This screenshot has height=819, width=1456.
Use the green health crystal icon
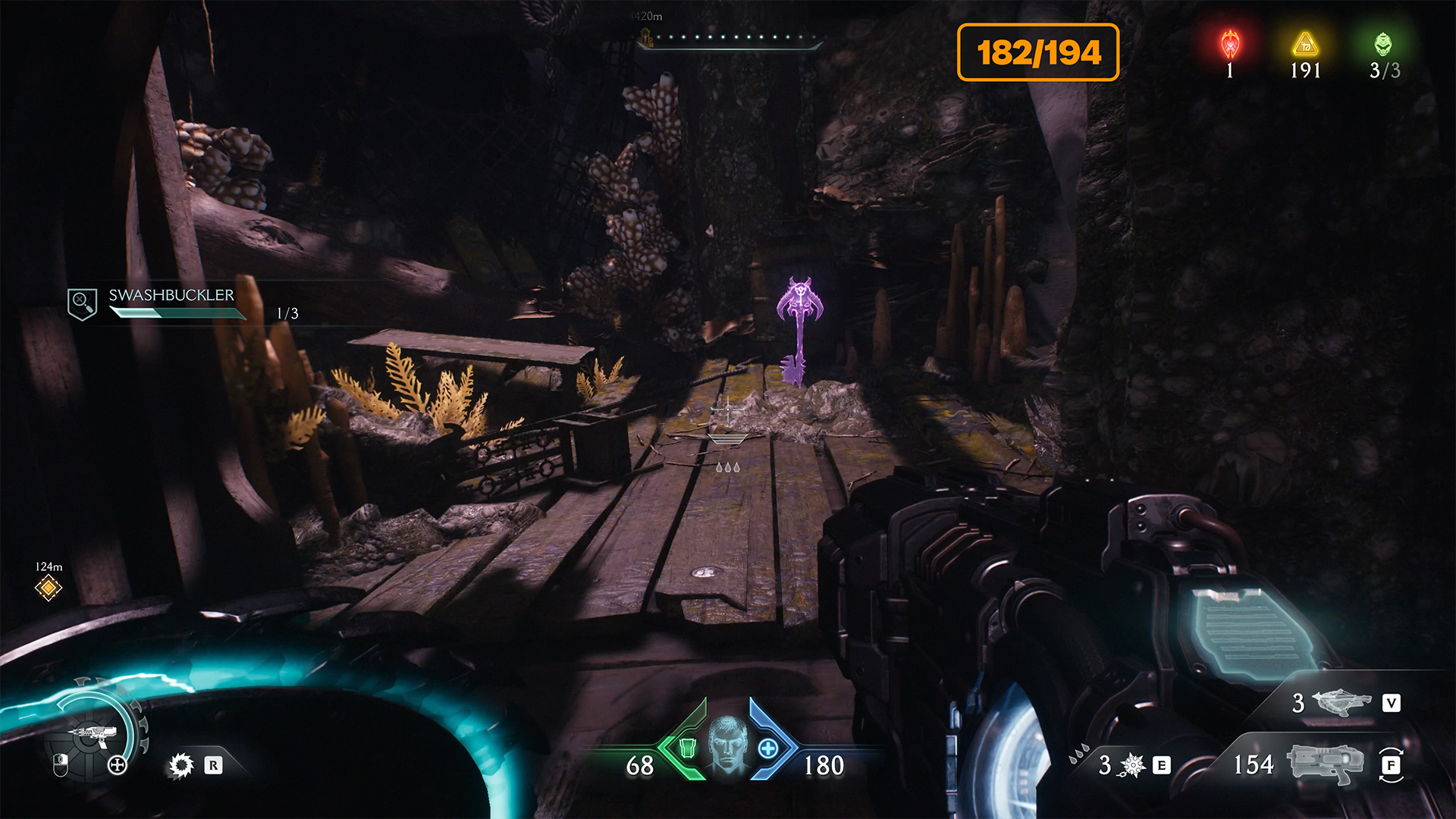[x=688, y=748]
